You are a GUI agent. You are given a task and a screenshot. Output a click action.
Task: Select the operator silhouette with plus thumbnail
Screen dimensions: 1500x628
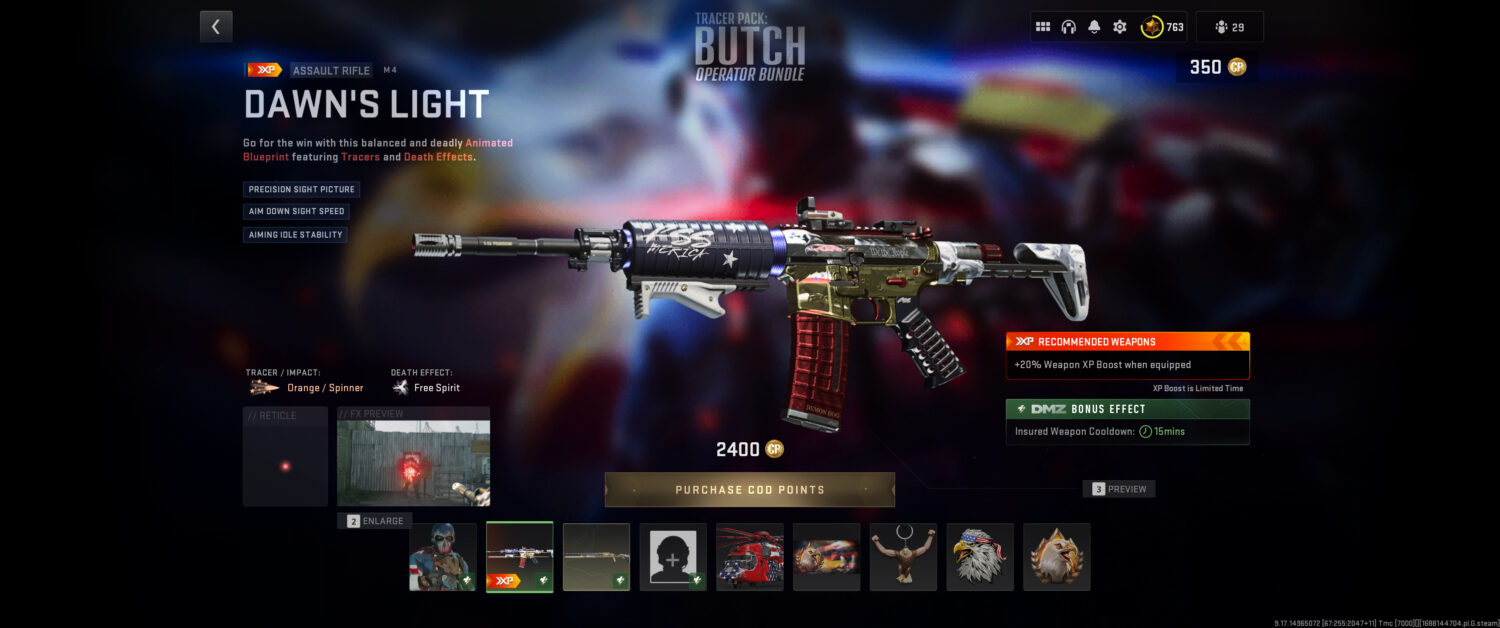click(673, 557)
